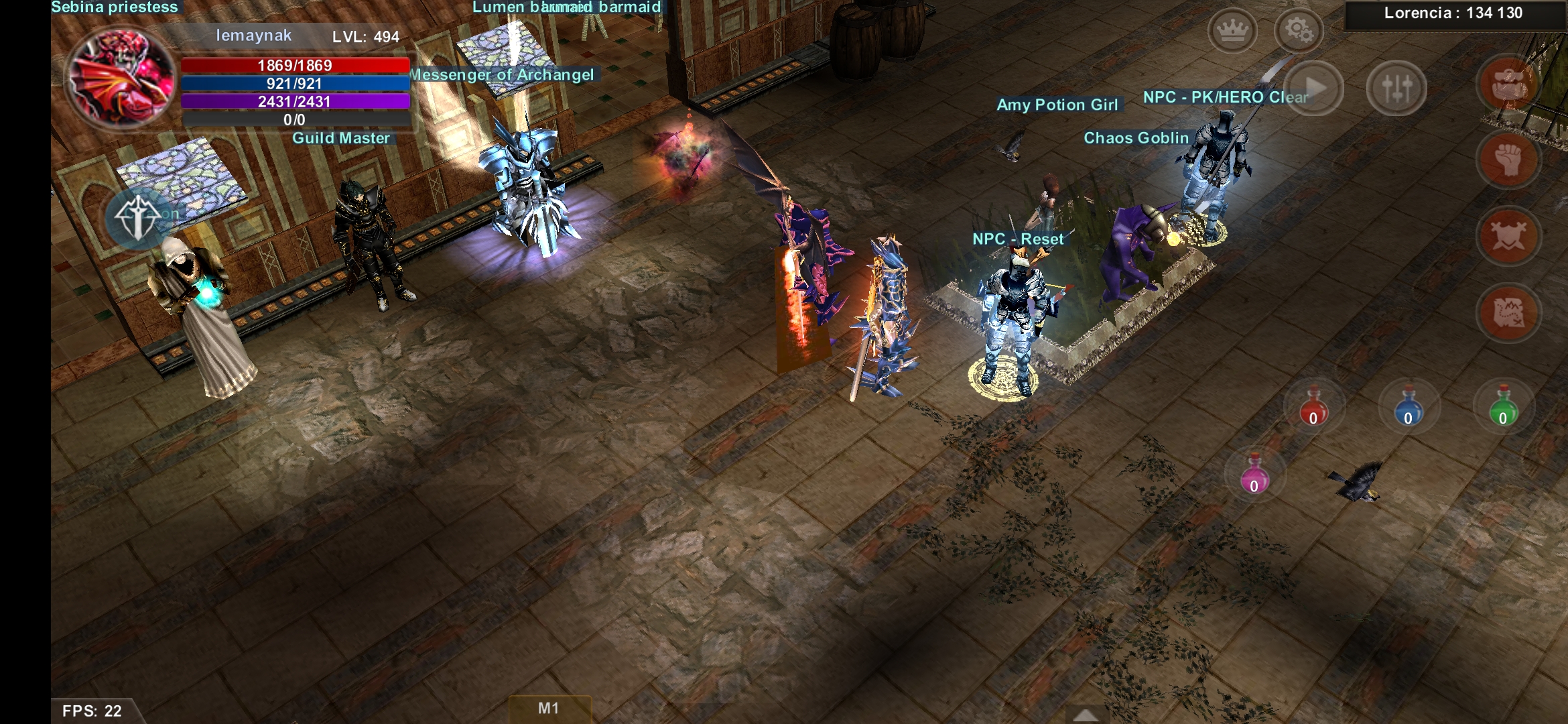Open the gear settings menu
This screenshot has height=724, width=1568.
tap(1298, 31)
